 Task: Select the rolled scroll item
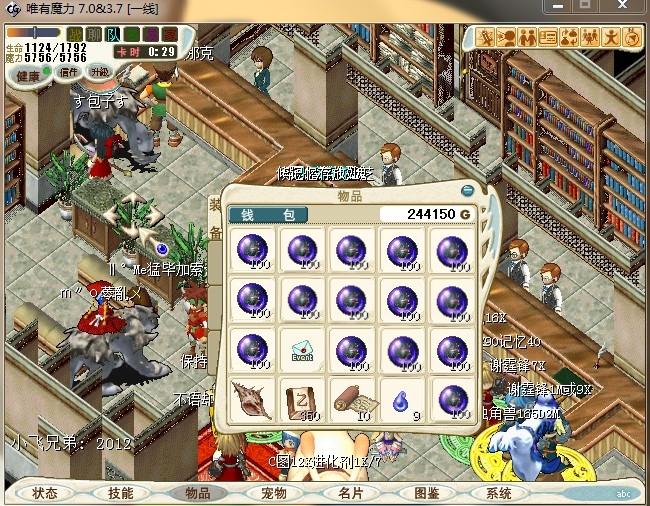pos(354,398)
